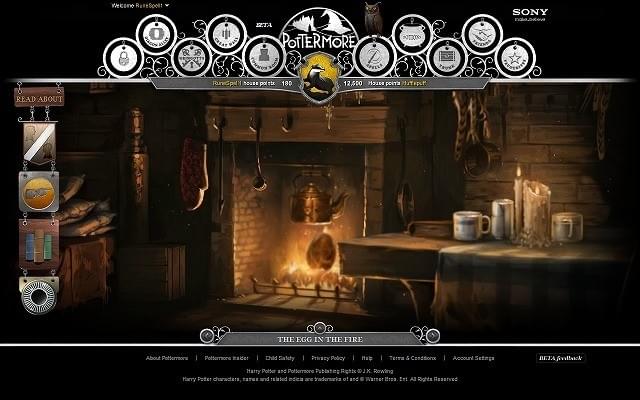The height and width of the screenshot is (400, 640).
Task: Select the padlock medallion
Action: click(122, 58)
